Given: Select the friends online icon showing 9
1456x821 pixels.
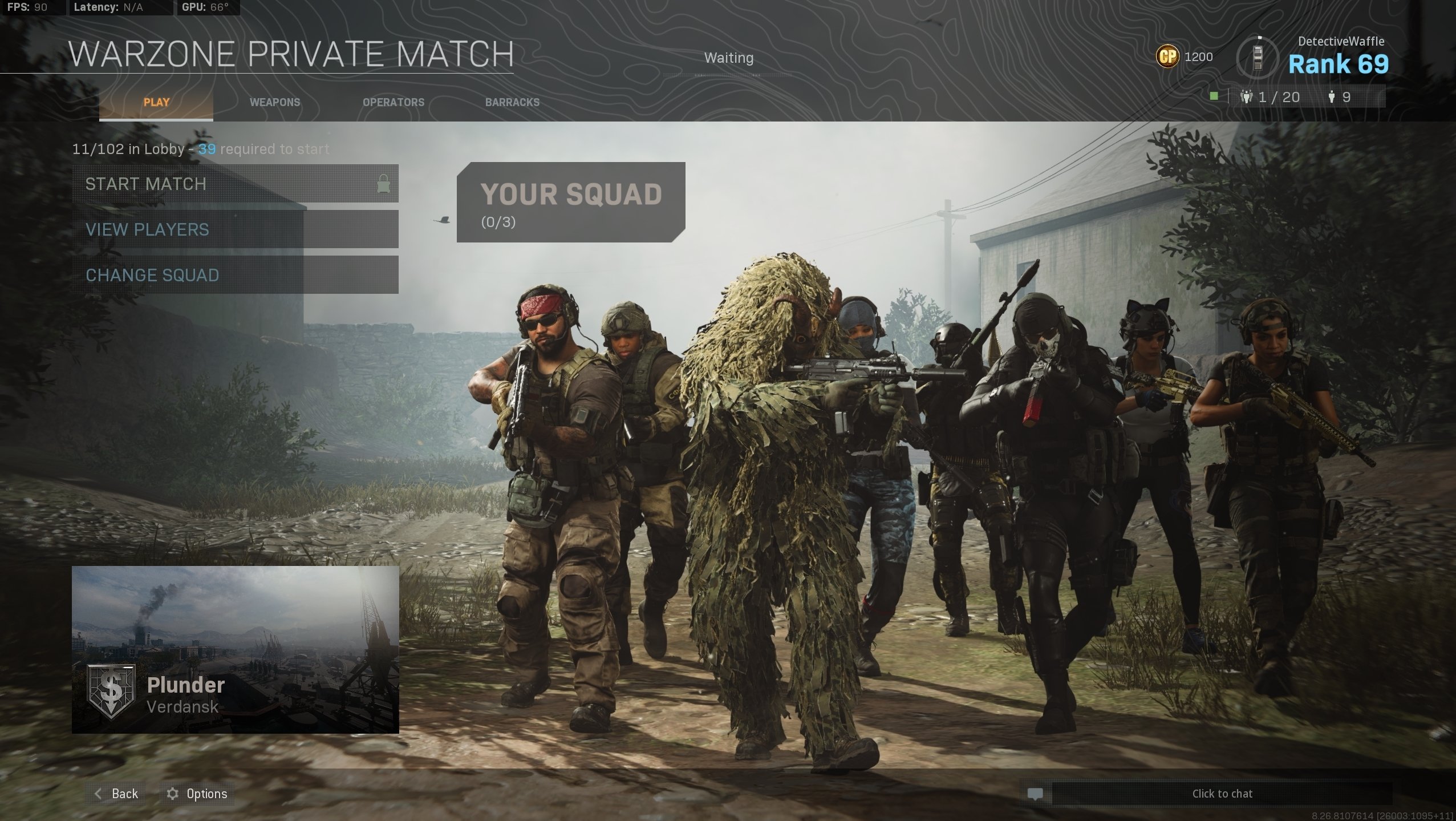Looking at the screenshot, I should pos(1333,97).
